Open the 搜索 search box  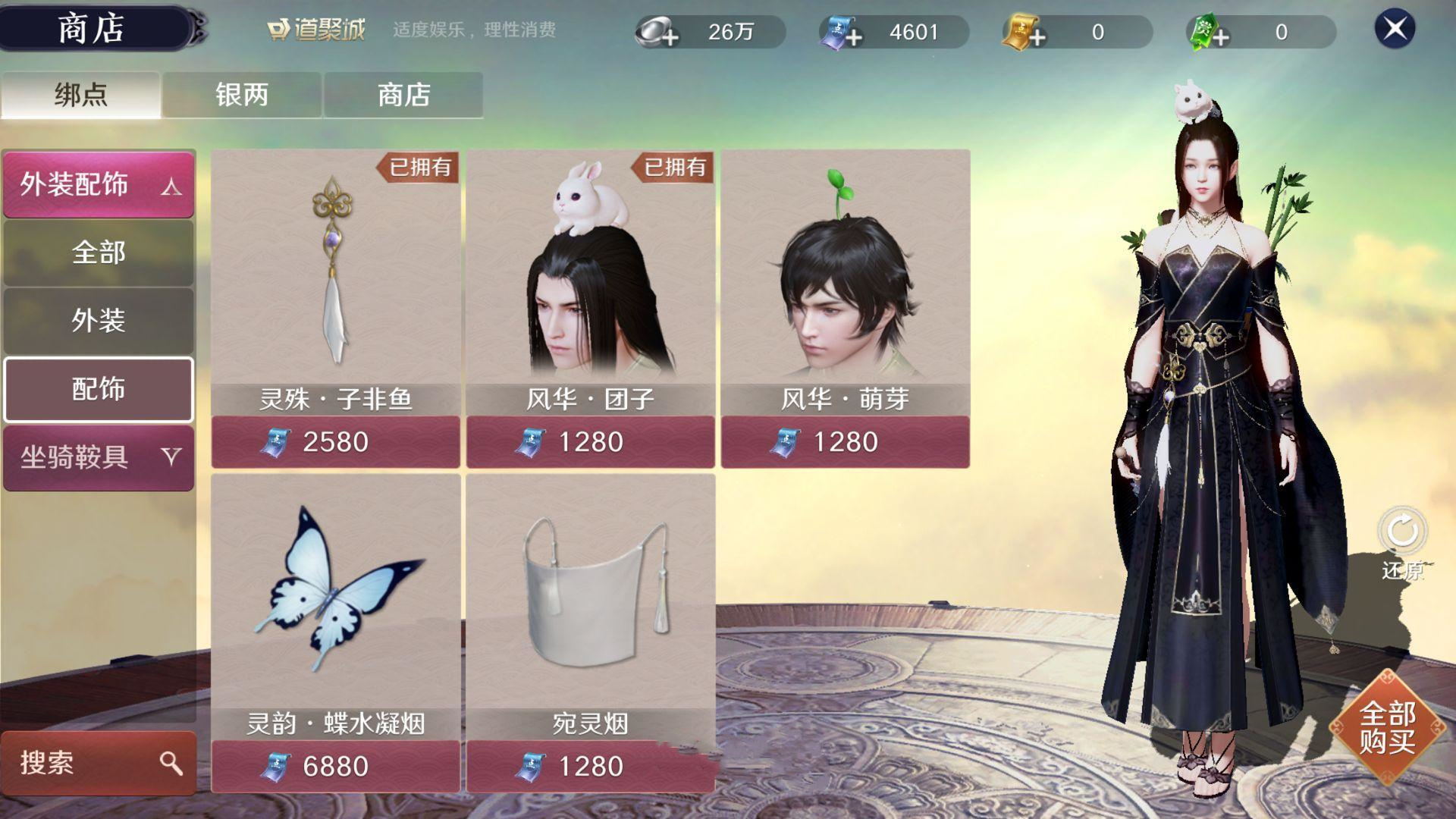pos(99,763)
